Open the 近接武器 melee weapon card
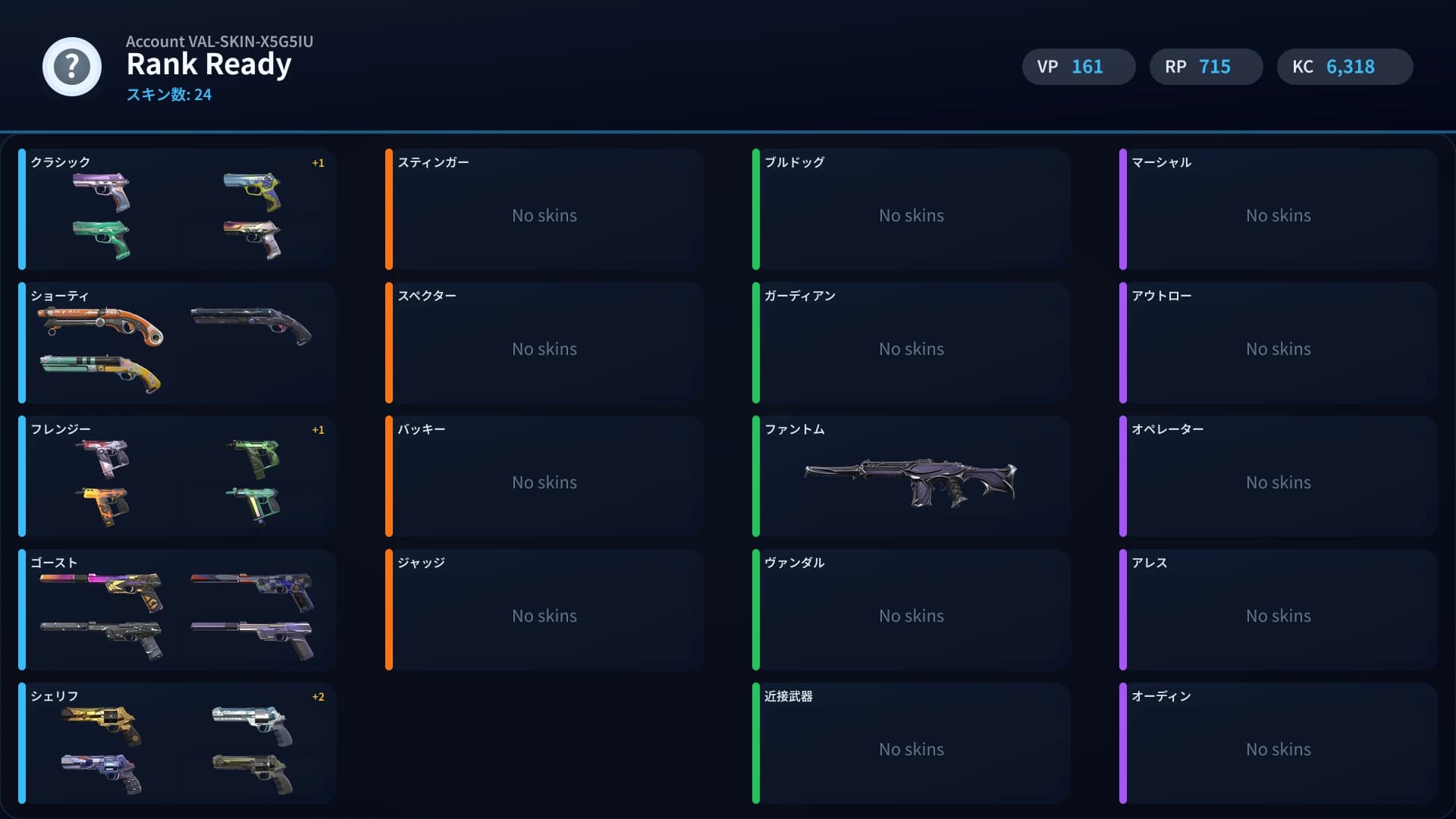Viewport: 1456px width, 819px height. (910, 743)
